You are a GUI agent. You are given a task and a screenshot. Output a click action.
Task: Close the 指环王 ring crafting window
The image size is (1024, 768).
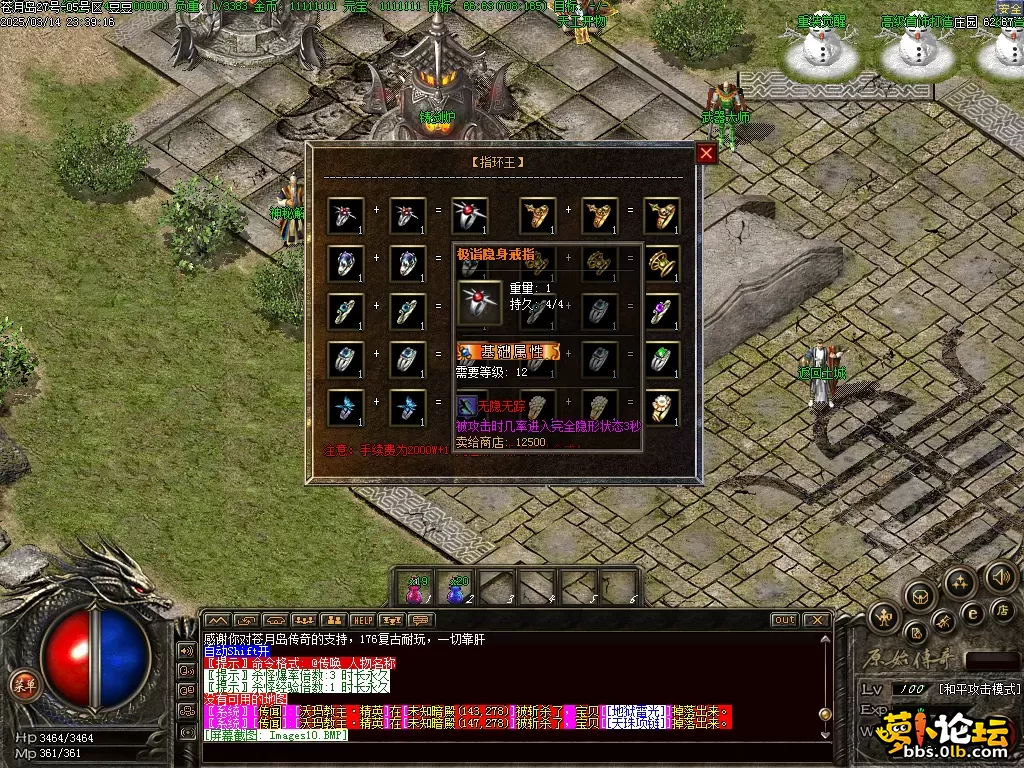point(706,153)
